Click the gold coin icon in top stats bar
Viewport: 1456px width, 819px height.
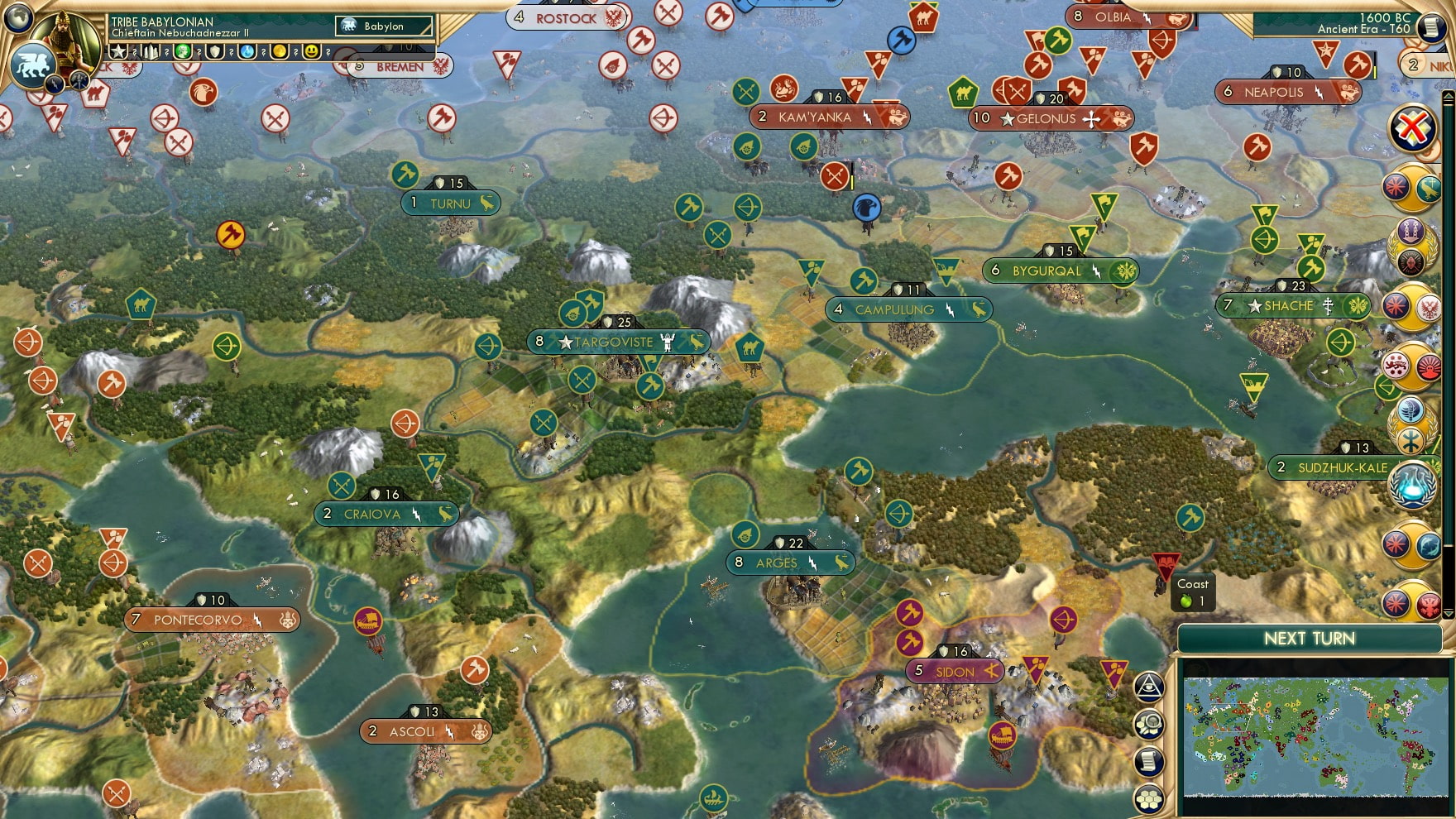(x=280, y=52)
